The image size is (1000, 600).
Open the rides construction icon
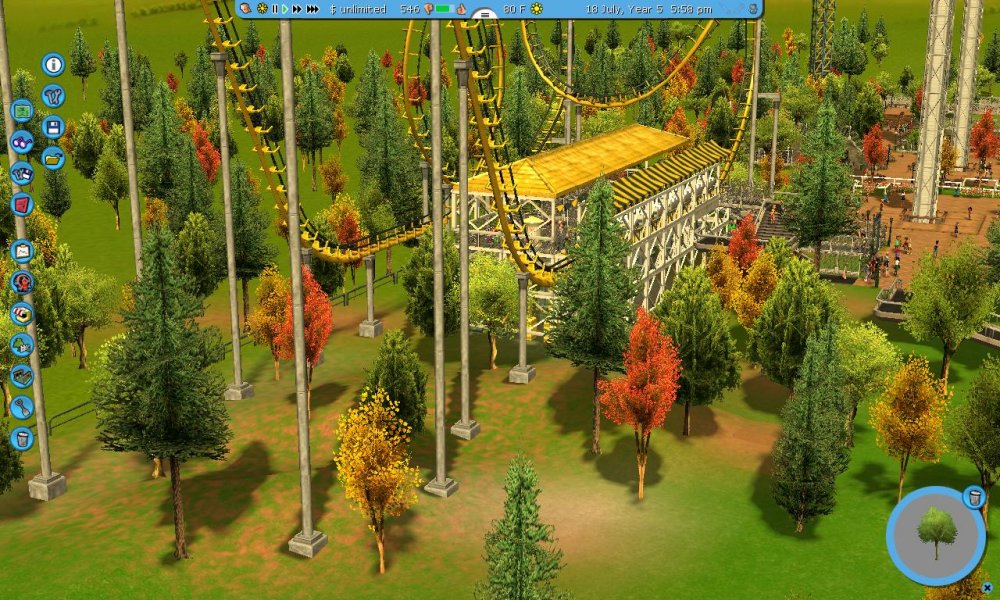[22, 282]
